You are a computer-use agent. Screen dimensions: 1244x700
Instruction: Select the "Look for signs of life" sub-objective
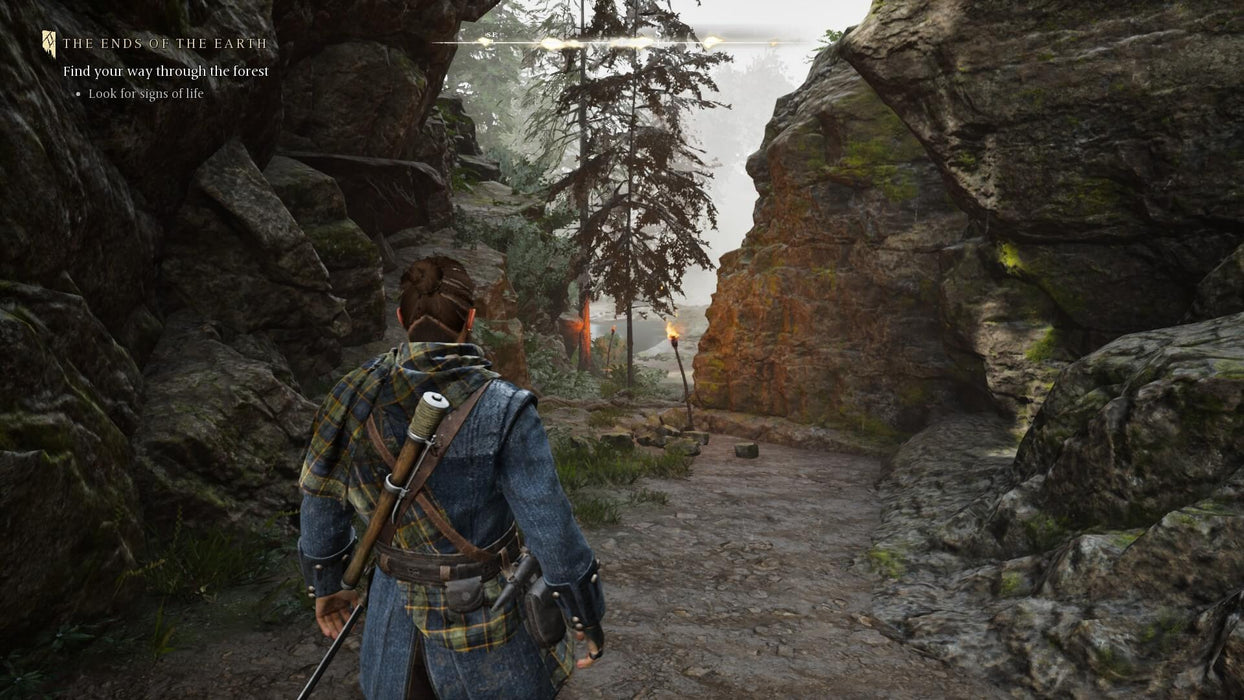coord(146,94)
